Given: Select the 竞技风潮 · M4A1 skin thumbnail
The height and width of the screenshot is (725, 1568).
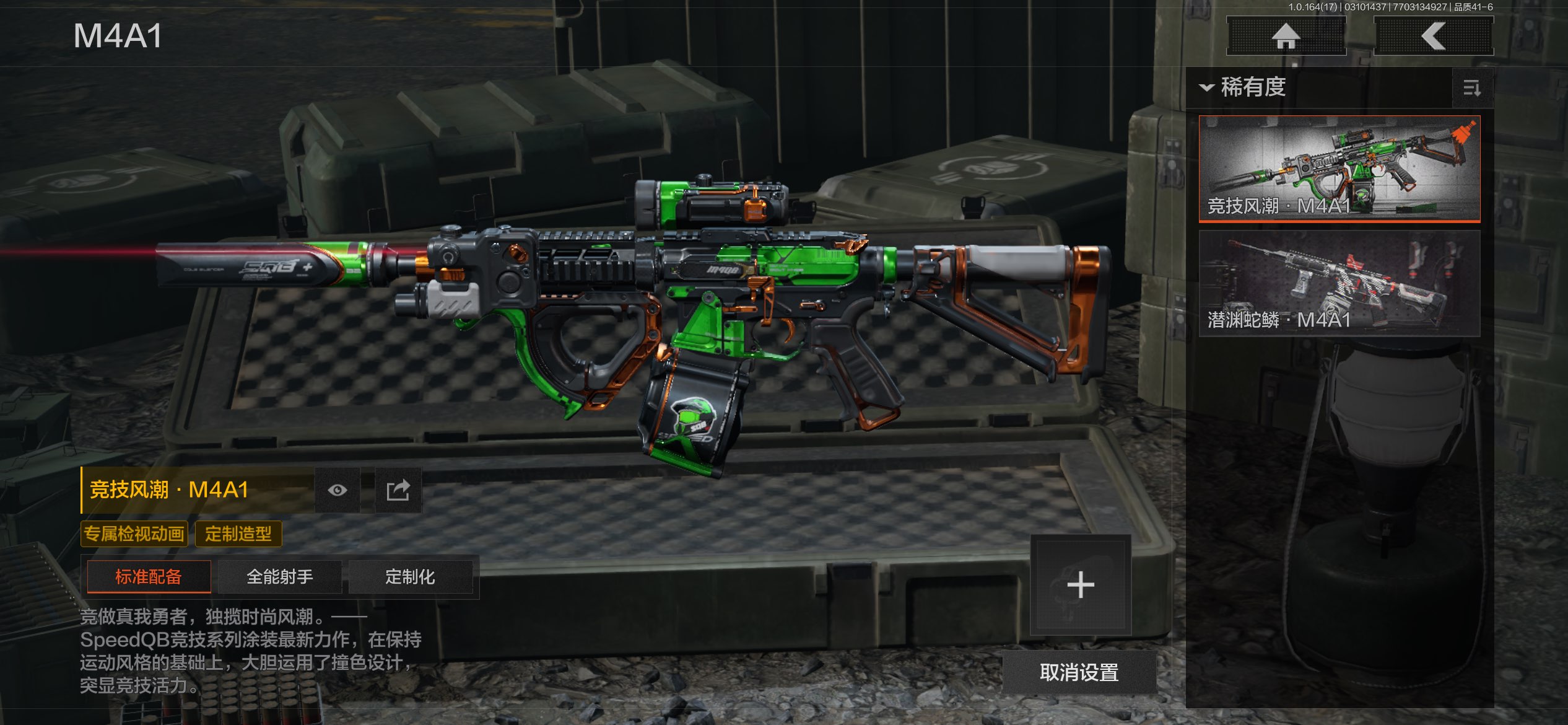Looking at the screenshot, I should tap(1339, 168).
